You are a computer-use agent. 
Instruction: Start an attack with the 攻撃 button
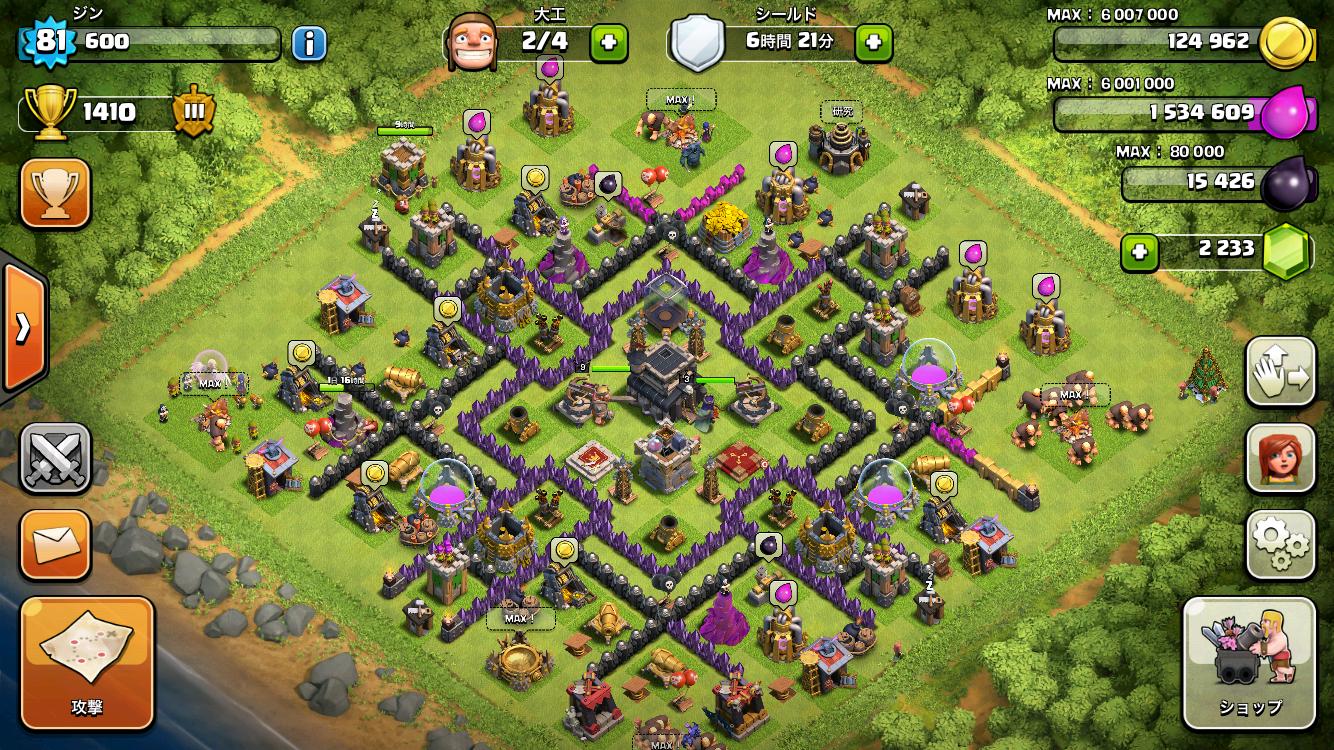tap(87, 662)
